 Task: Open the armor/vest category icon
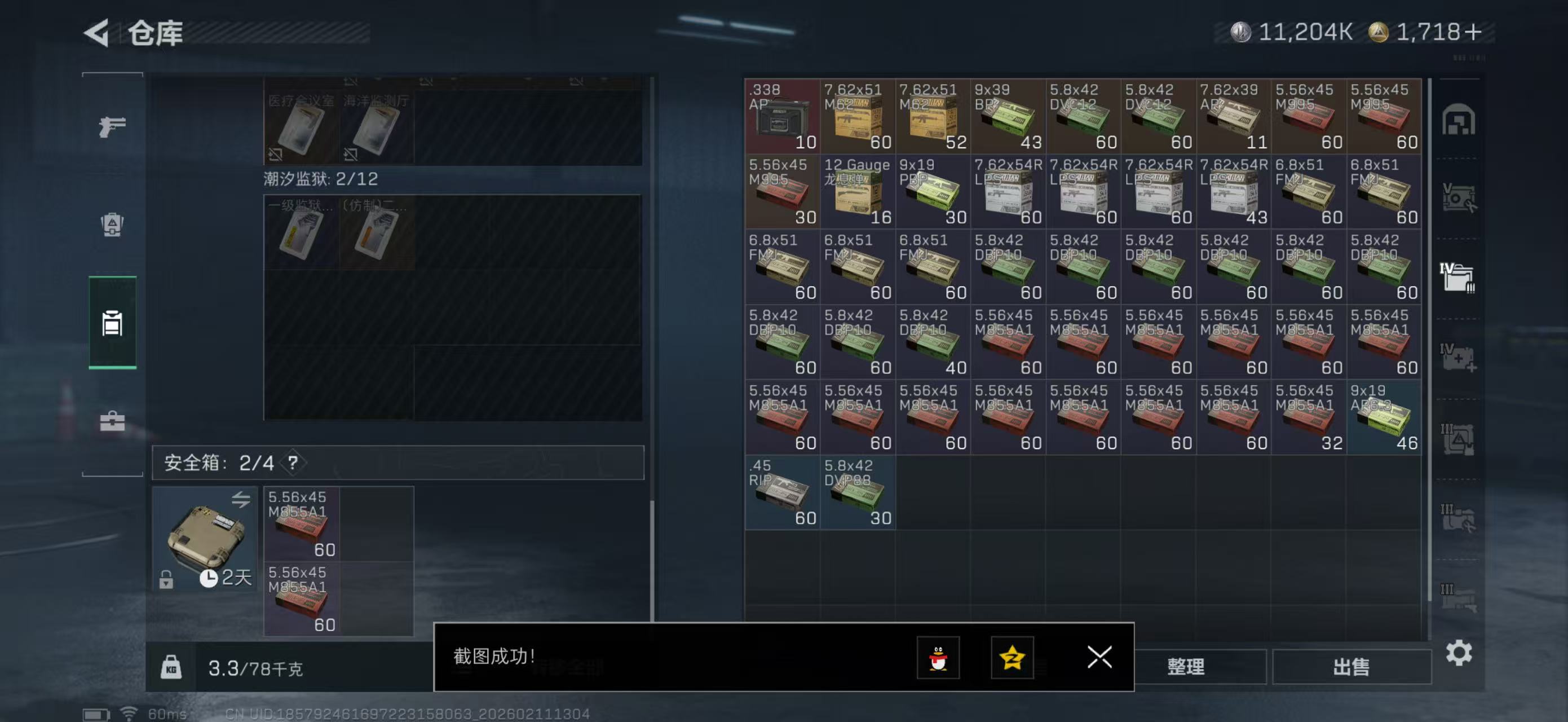pyautogui.click(x=112, y=225)
